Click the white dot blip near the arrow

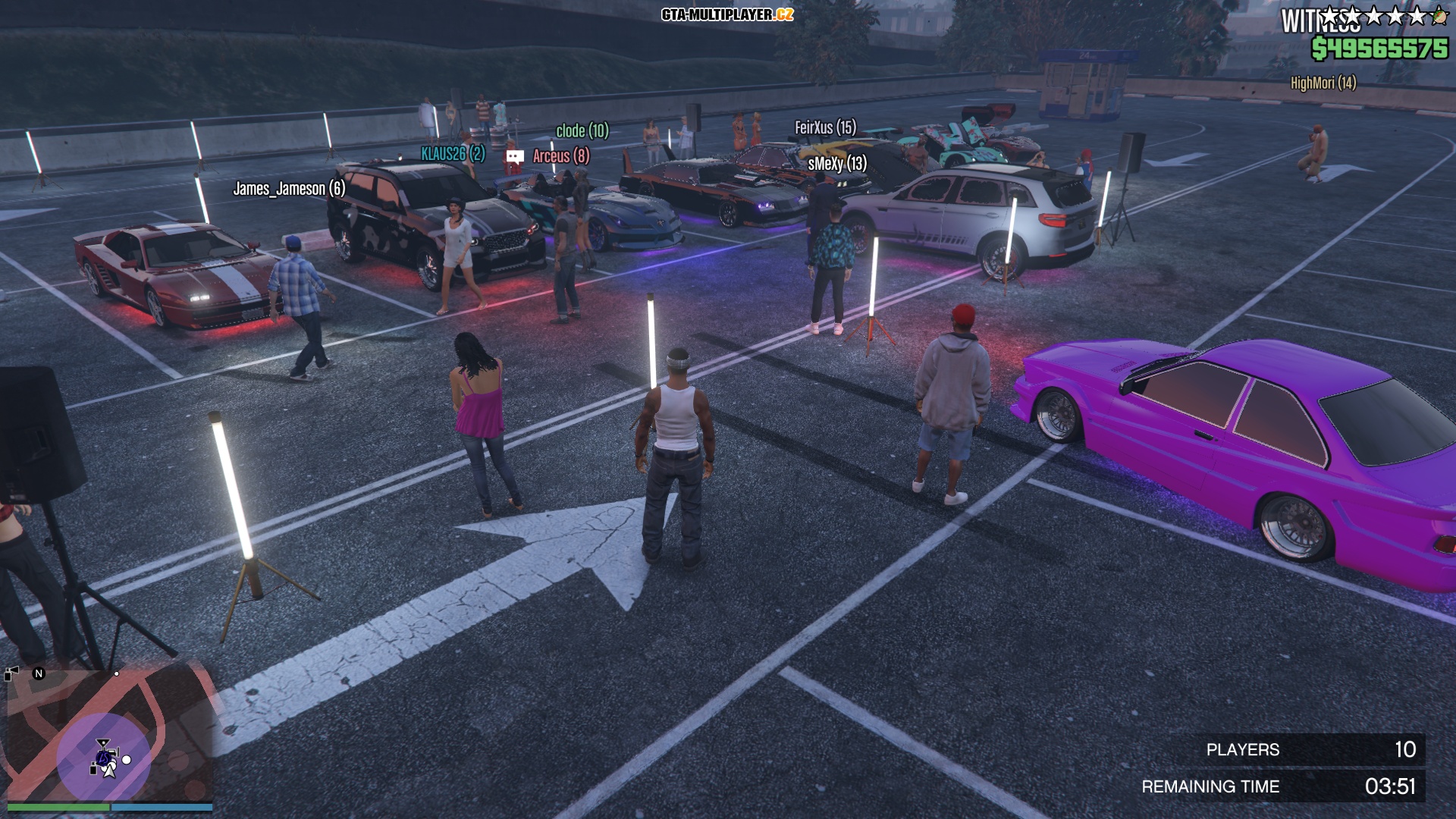pos(126,761)
